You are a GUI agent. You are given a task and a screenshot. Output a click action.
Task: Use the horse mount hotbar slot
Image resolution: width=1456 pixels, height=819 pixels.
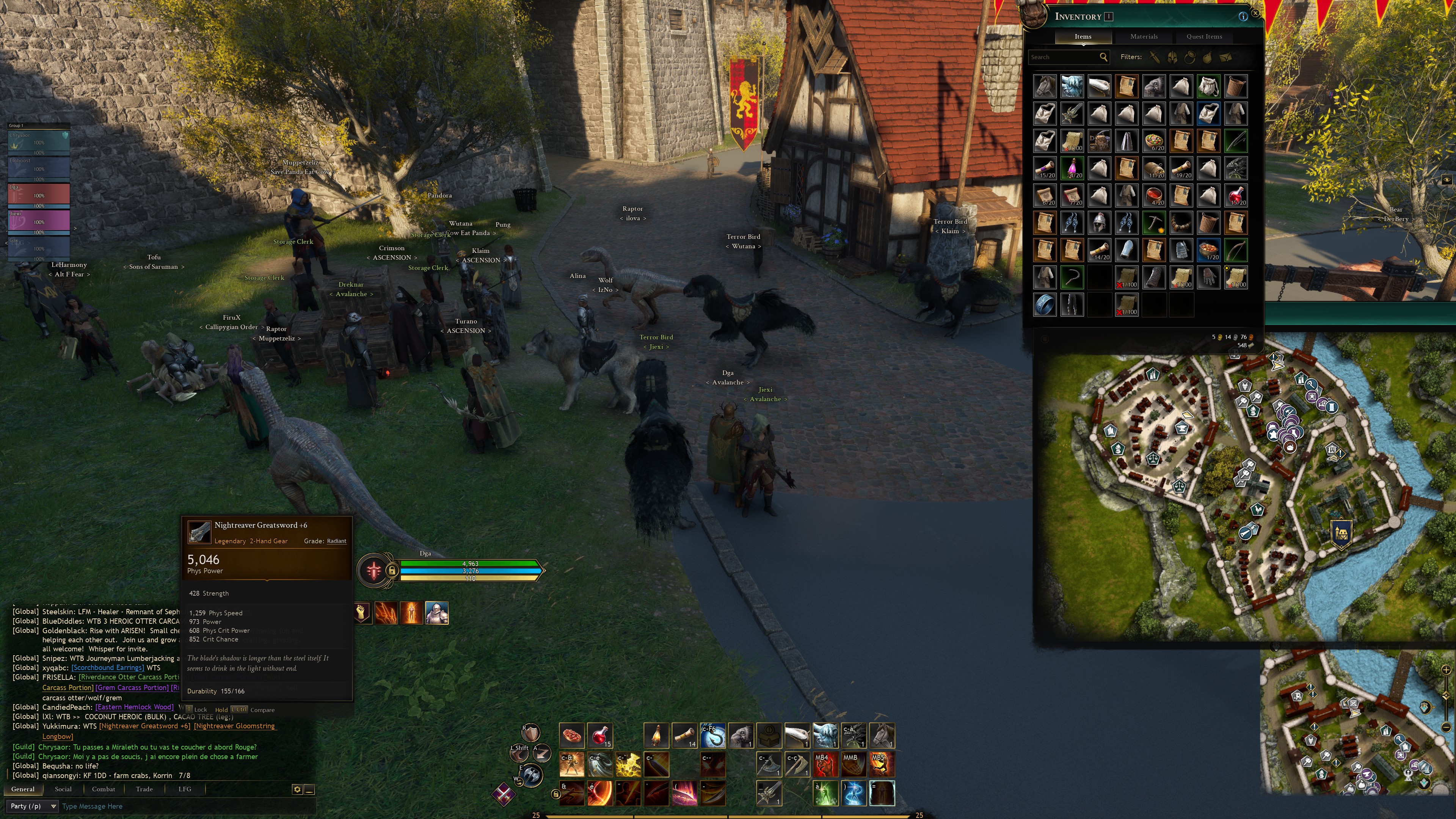pos(882,735)
